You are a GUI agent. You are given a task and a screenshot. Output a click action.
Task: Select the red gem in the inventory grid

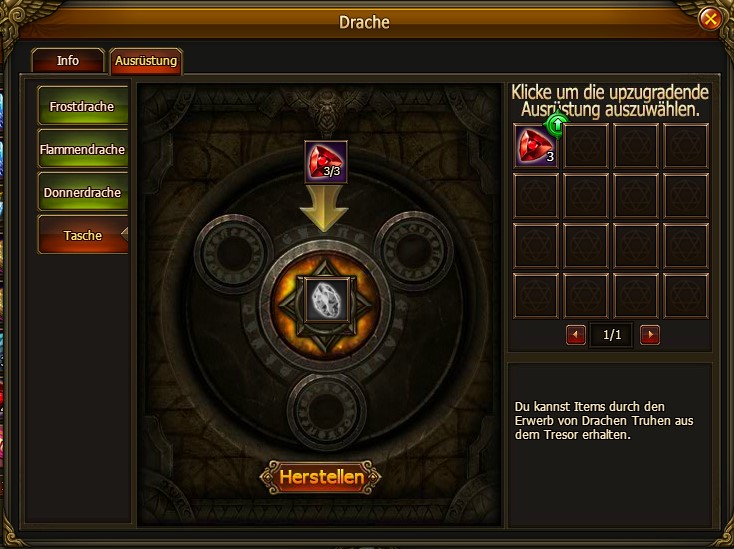pyautogui.click(x=536, y=145)
